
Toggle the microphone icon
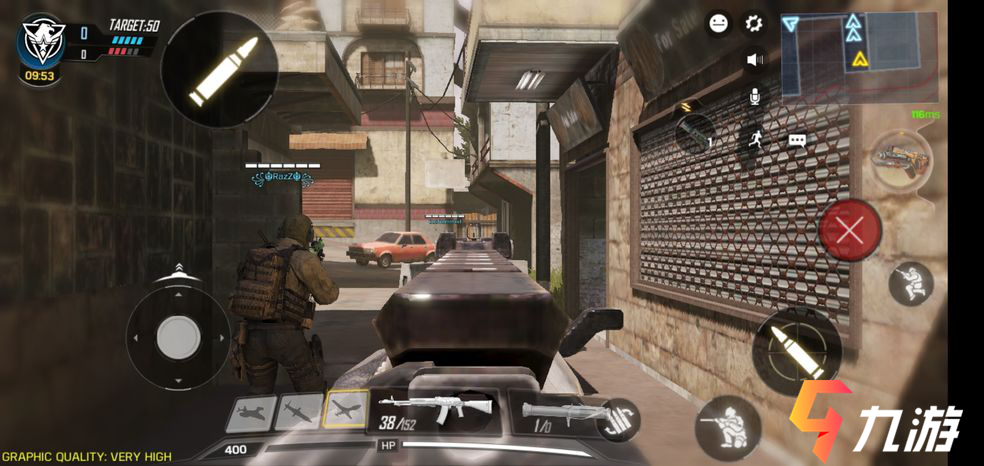(x=754, y=96)
